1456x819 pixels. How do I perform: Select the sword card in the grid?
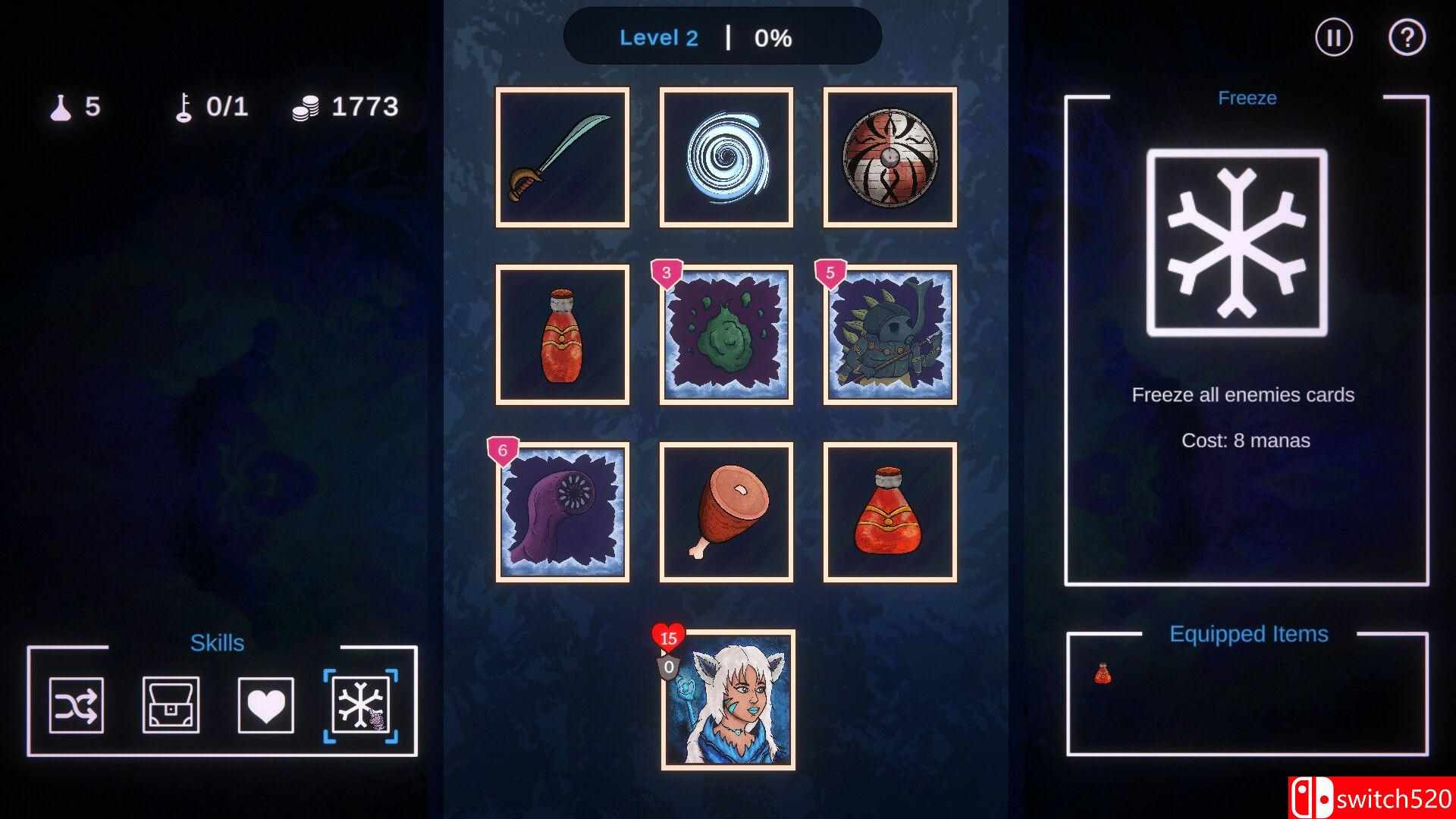pos(562,157)
